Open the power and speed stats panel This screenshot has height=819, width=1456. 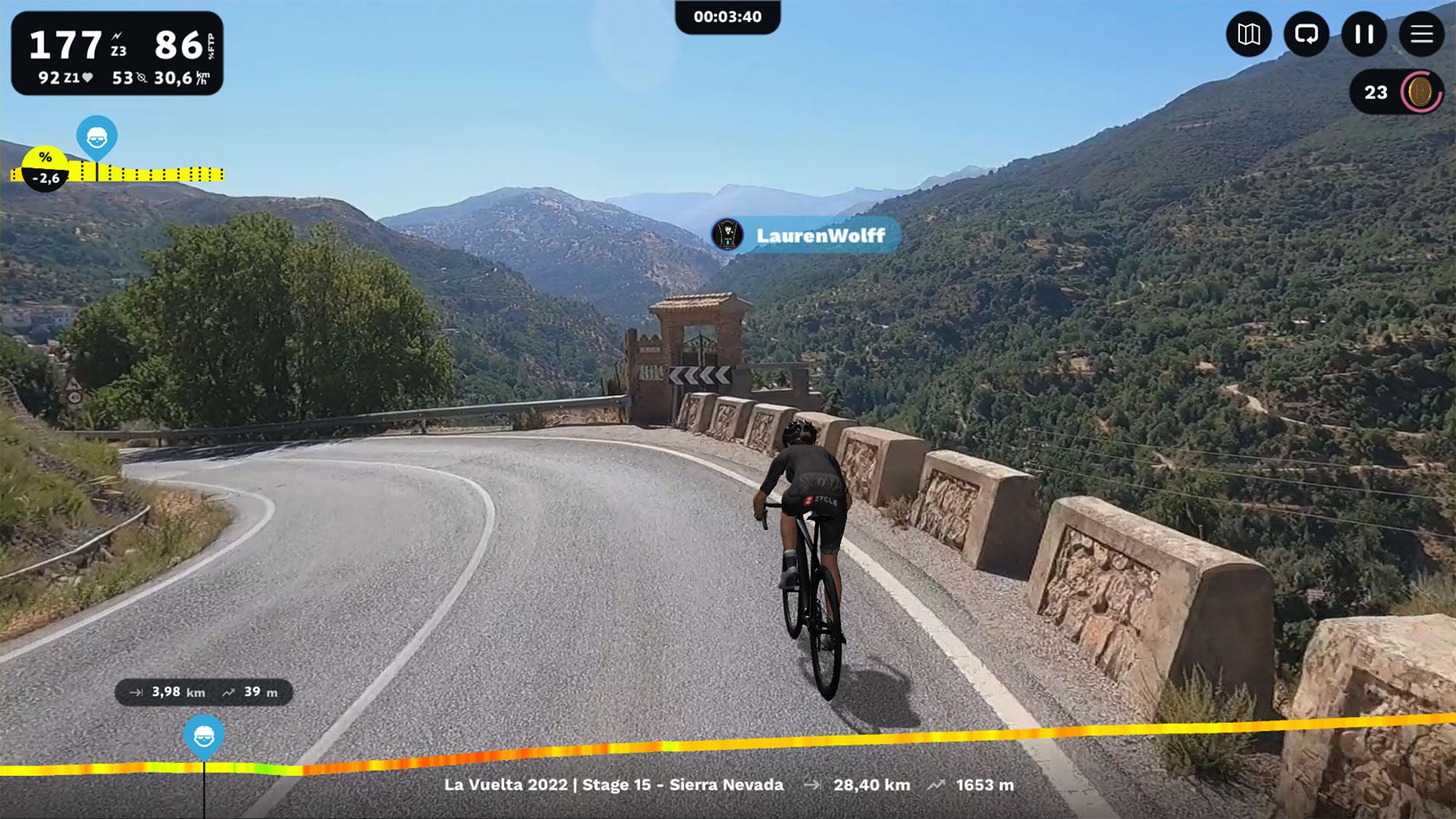[x=117, y=53]
